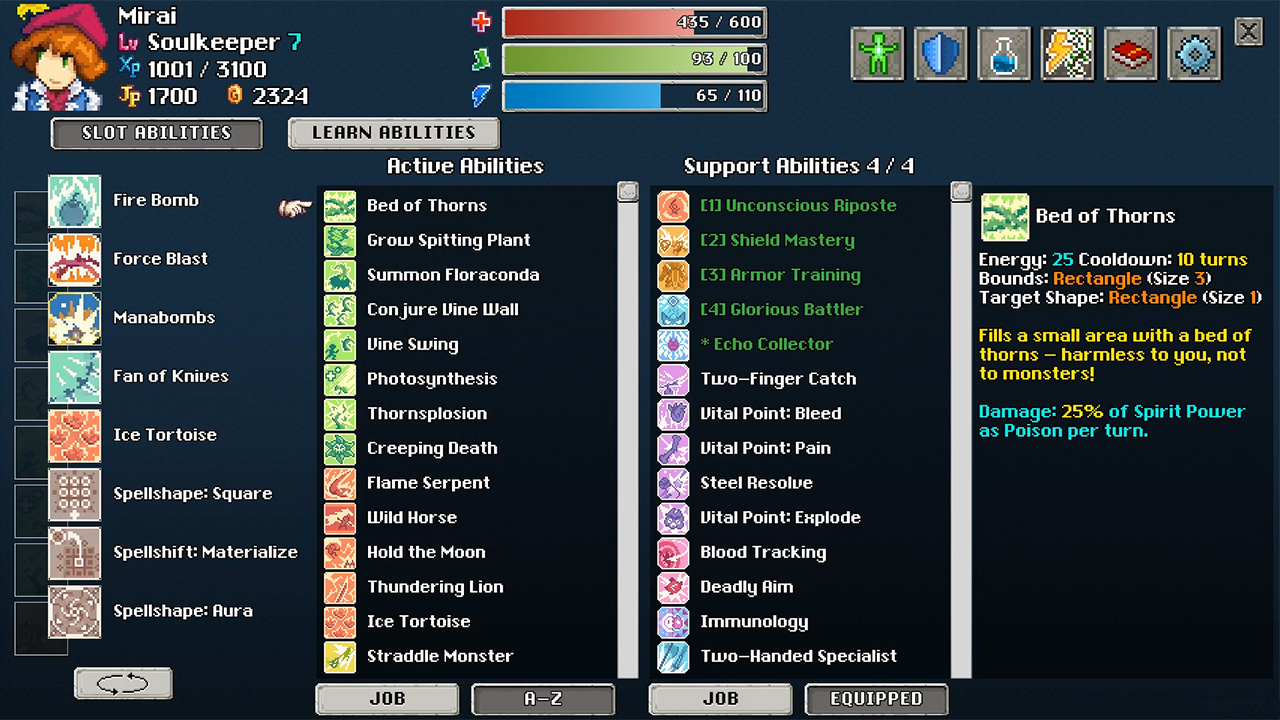Select the Fire Bomb slotted ability icon

76,200
